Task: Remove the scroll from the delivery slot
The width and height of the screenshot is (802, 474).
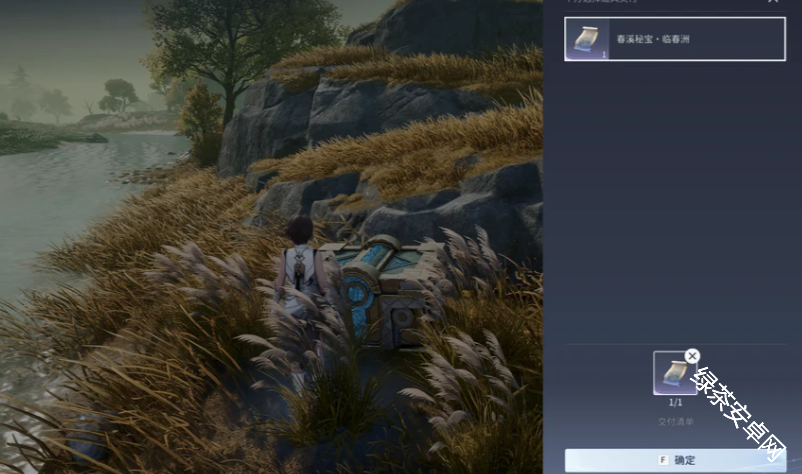Action: click(x=692, y=355)
